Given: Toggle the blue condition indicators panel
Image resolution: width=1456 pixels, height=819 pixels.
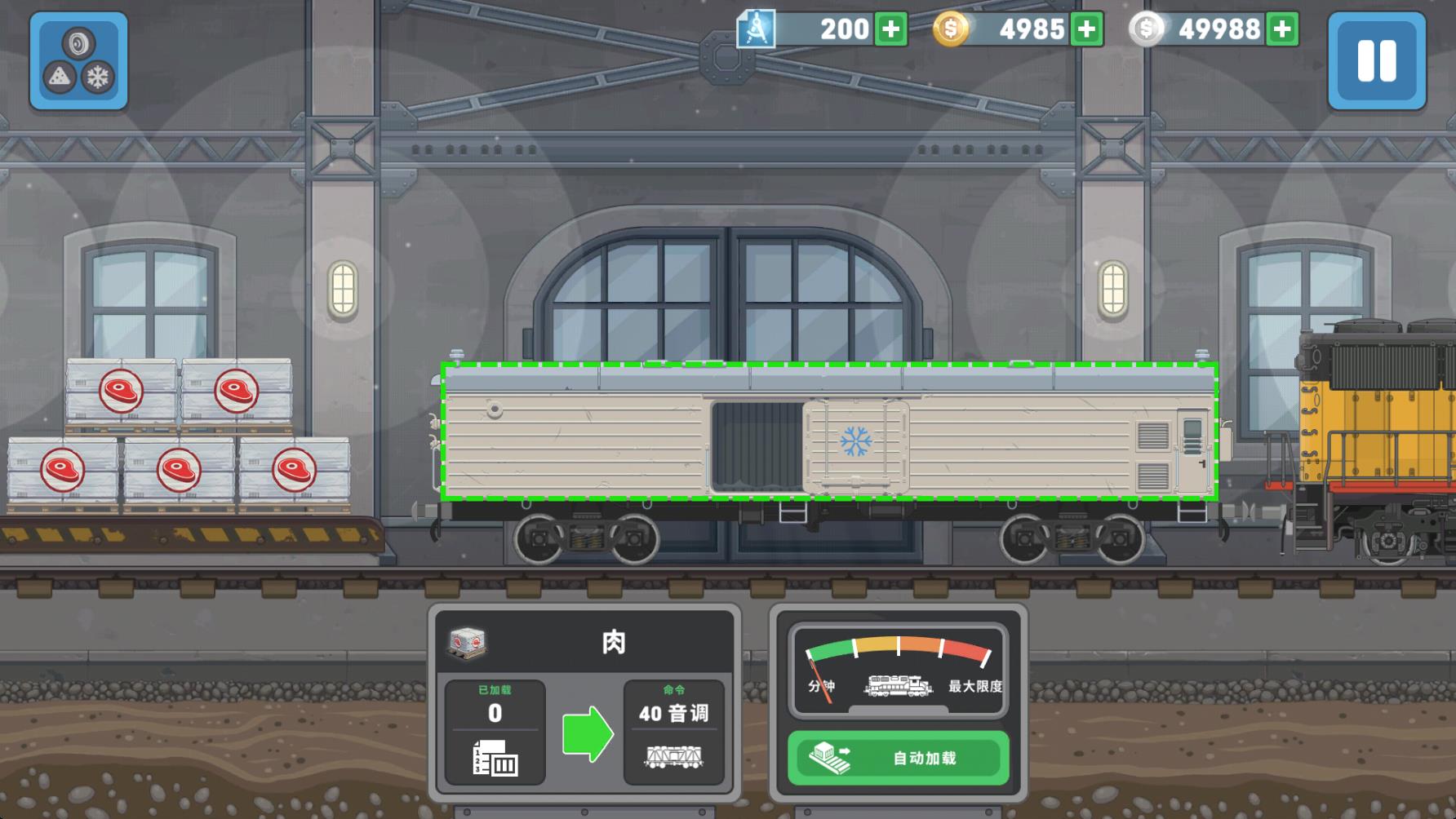Looking at the screenshot, I should (x=78, y=64).
